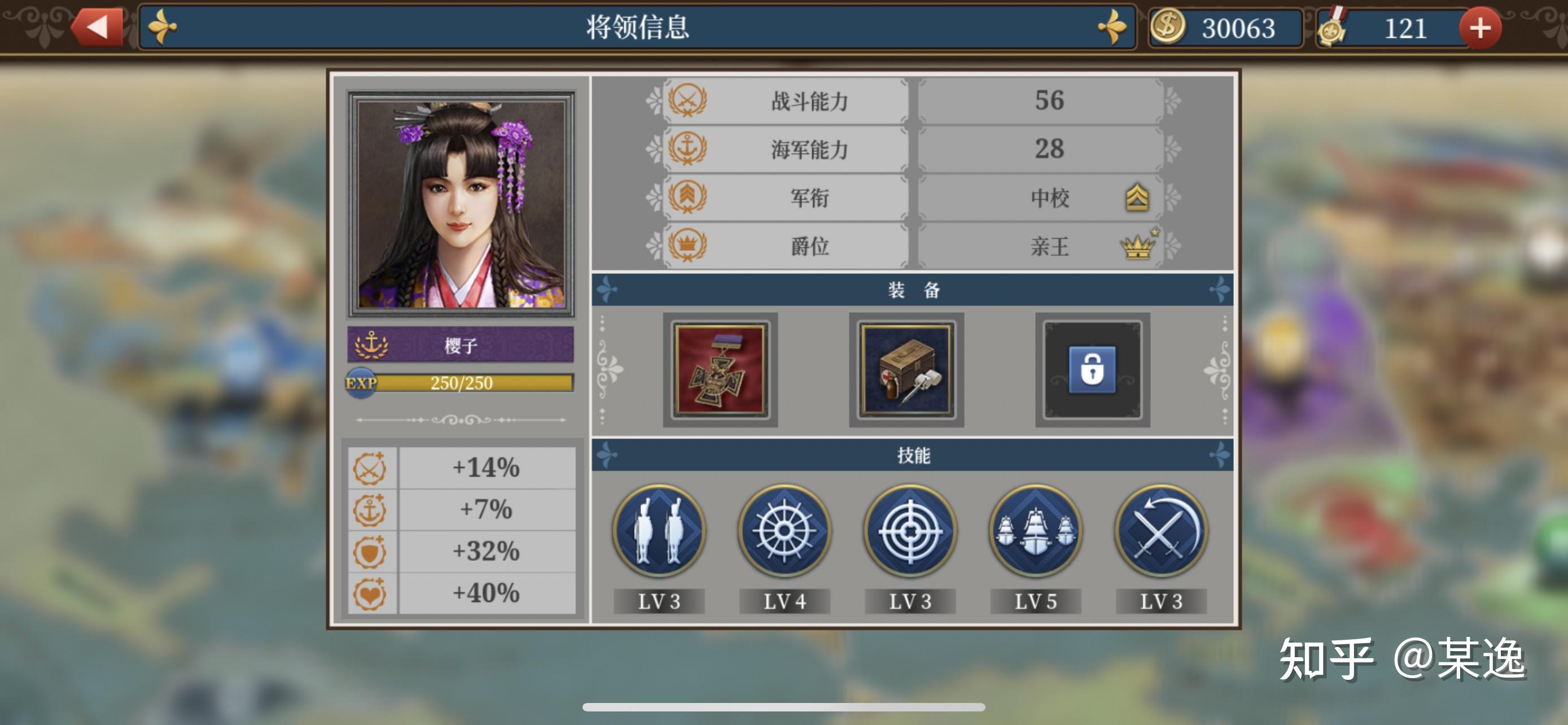
Task: Select the infantry skill icon
Action: pos(659,532)
